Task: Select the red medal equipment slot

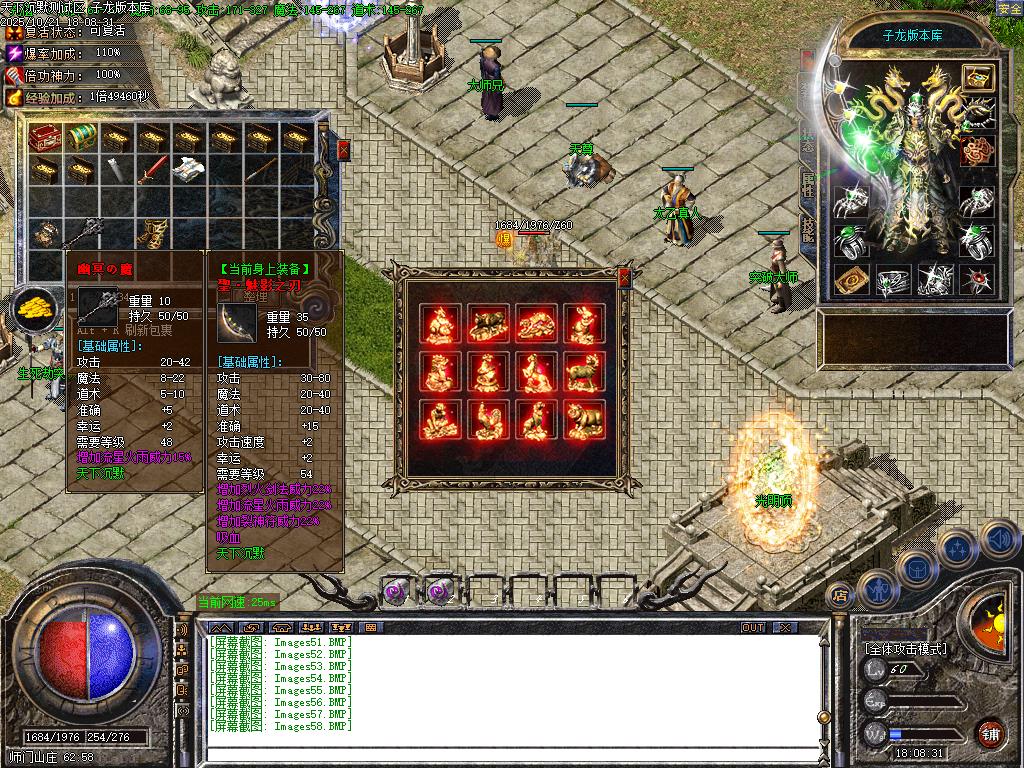Action: point(977,151)
